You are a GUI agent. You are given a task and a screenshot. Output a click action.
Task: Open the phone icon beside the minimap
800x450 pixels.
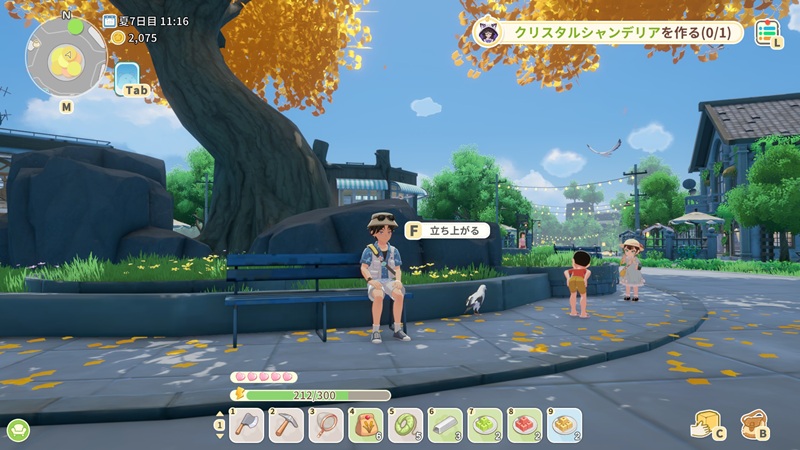[128, 77]
